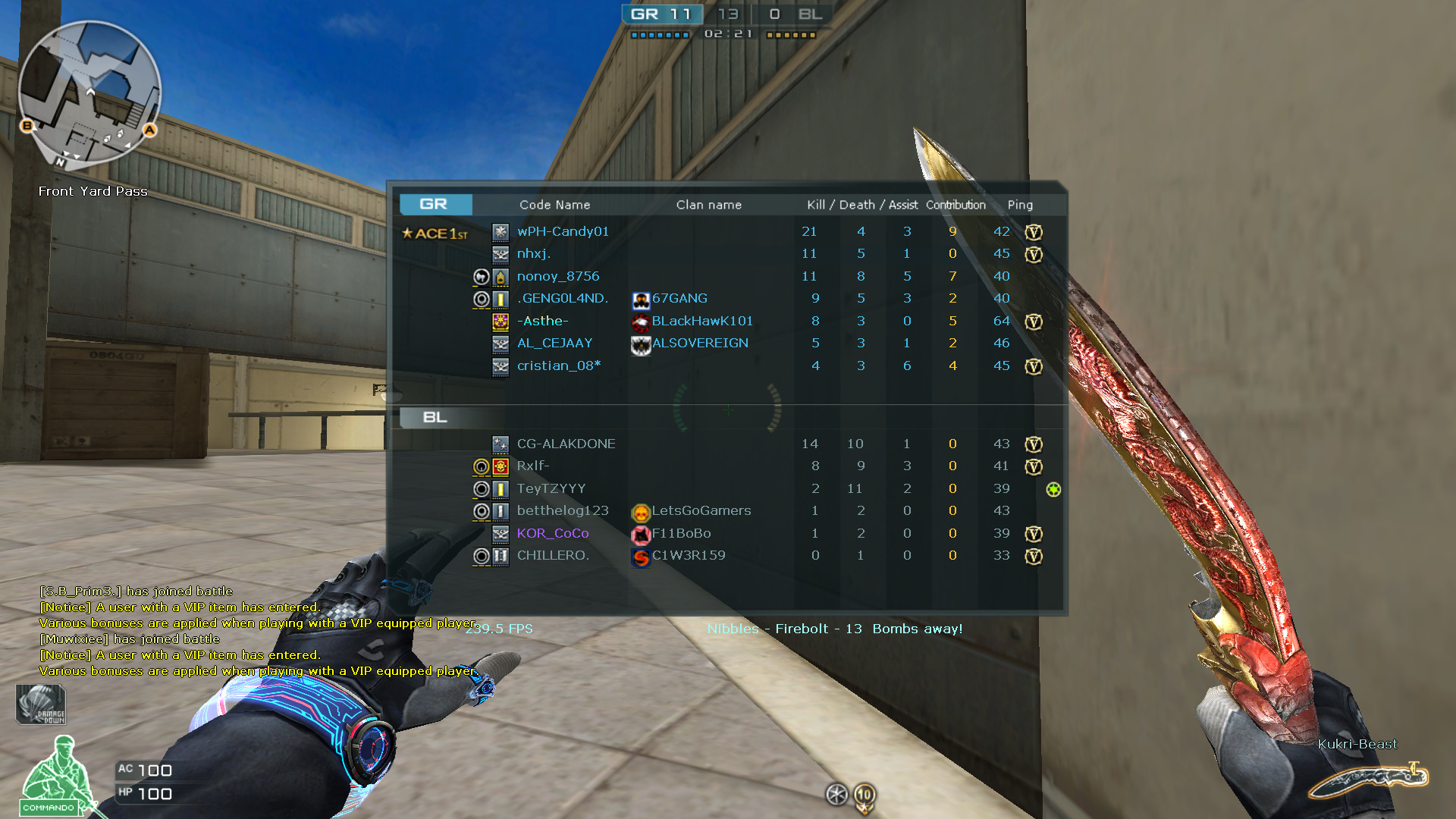This screenshot has width=1456, height=819.
Task: Open the Code Name column header
Action: pyautogui.click(x=554, y=204)
